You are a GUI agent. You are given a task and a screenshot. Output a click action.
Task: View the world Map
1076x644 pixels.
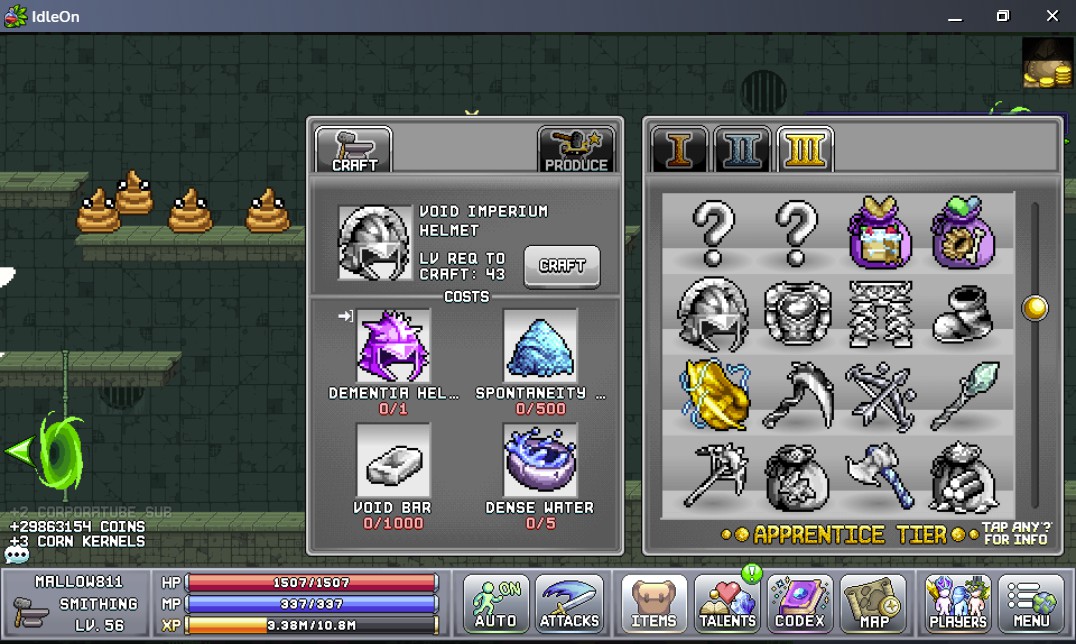coord(872,603)
